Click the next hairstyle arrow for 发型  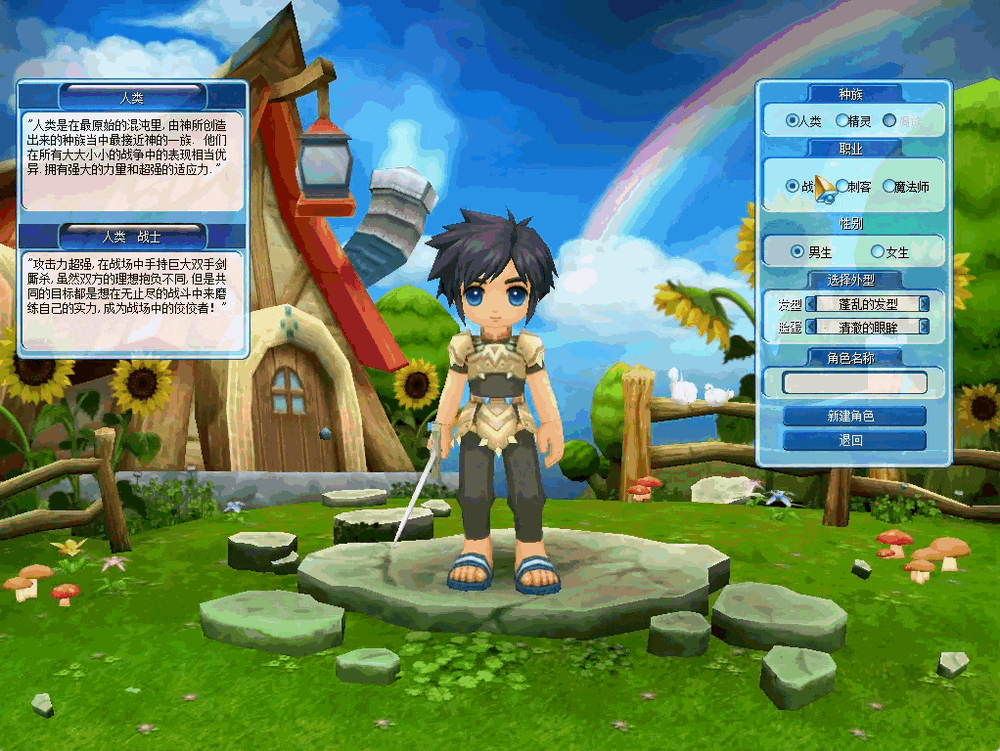coord(924,303)
